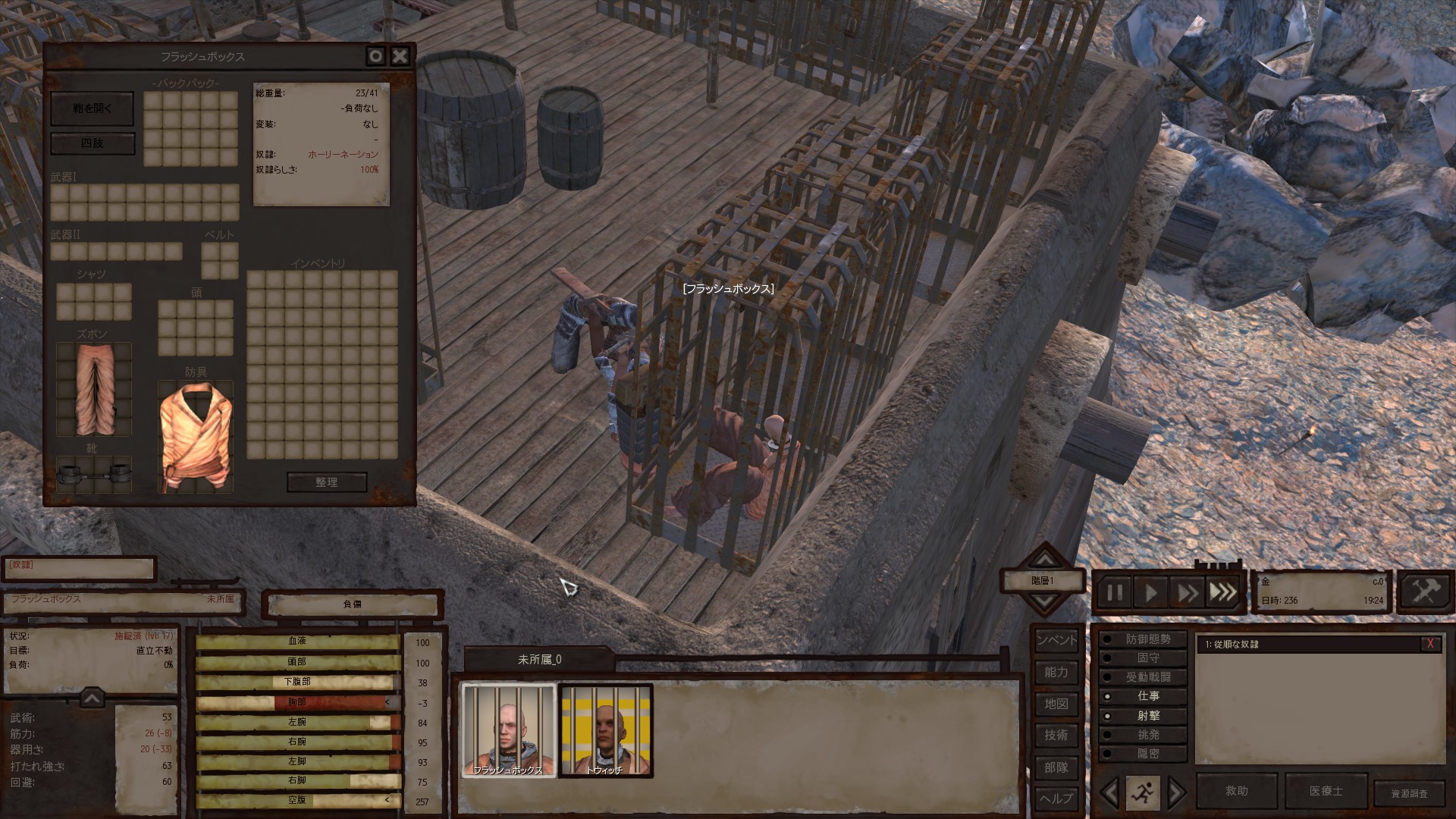Screen dimensions: 1456x819
Task: Toggle the 医療士 medic order
Action: pos(1326,791)
